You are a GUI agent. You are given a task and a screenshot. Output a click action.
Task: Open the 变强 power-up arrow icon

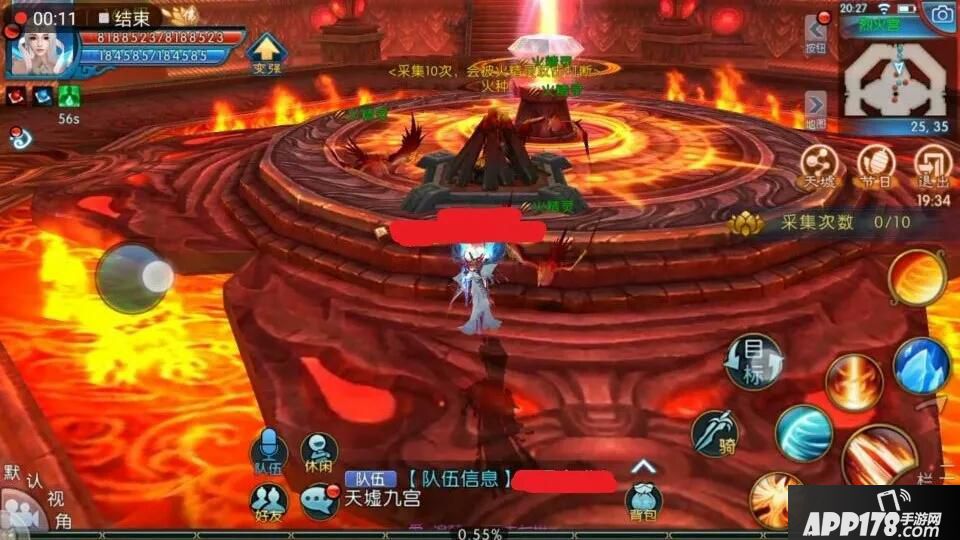(x=266, y=53)
